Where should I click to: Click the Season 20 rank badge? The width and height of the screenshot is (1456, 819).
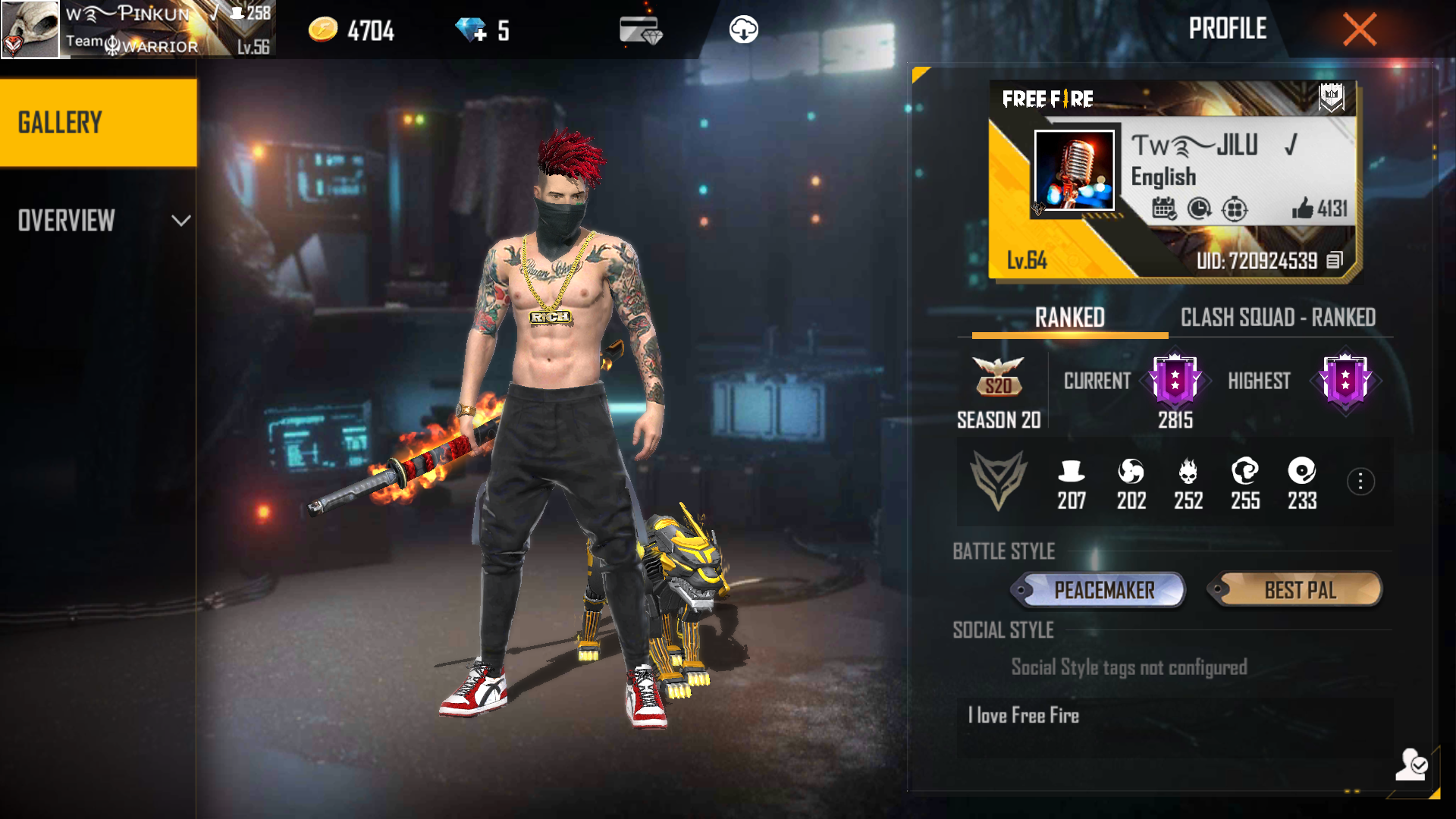(998, 378)
